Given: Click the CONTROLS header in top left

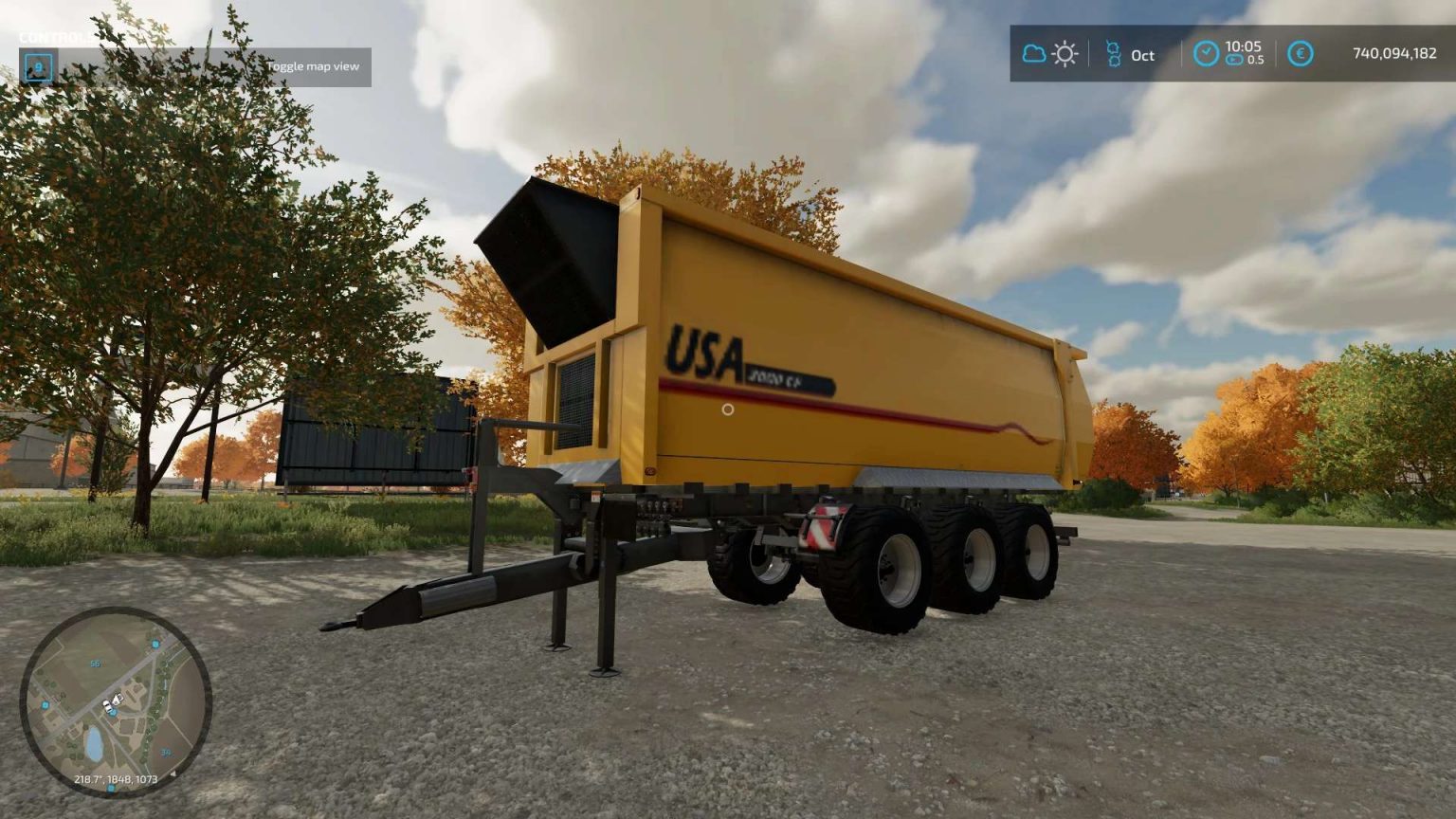Looking at the screenshot, I should (55, 37).
